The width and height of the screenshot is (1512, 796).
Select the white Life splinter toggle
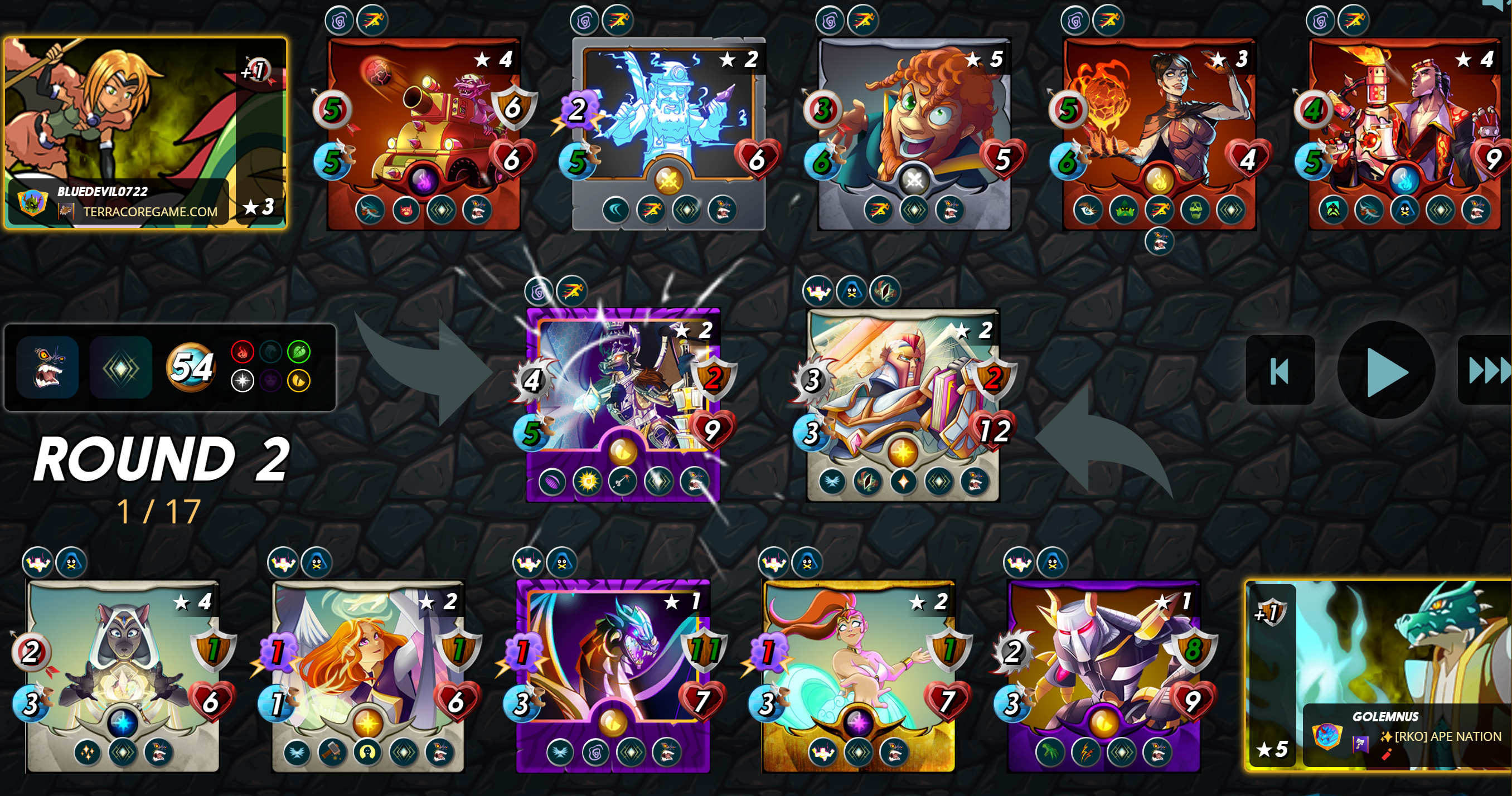pos(243,381)
